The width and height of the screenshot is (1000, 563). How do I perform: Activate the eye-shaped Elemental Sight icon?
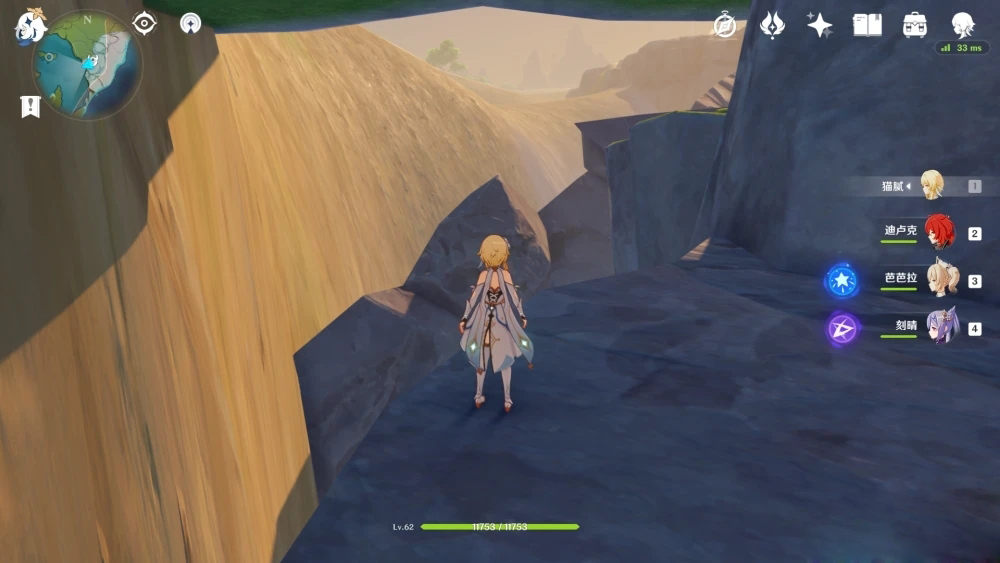pyautogui.click(x=144, y=23)
